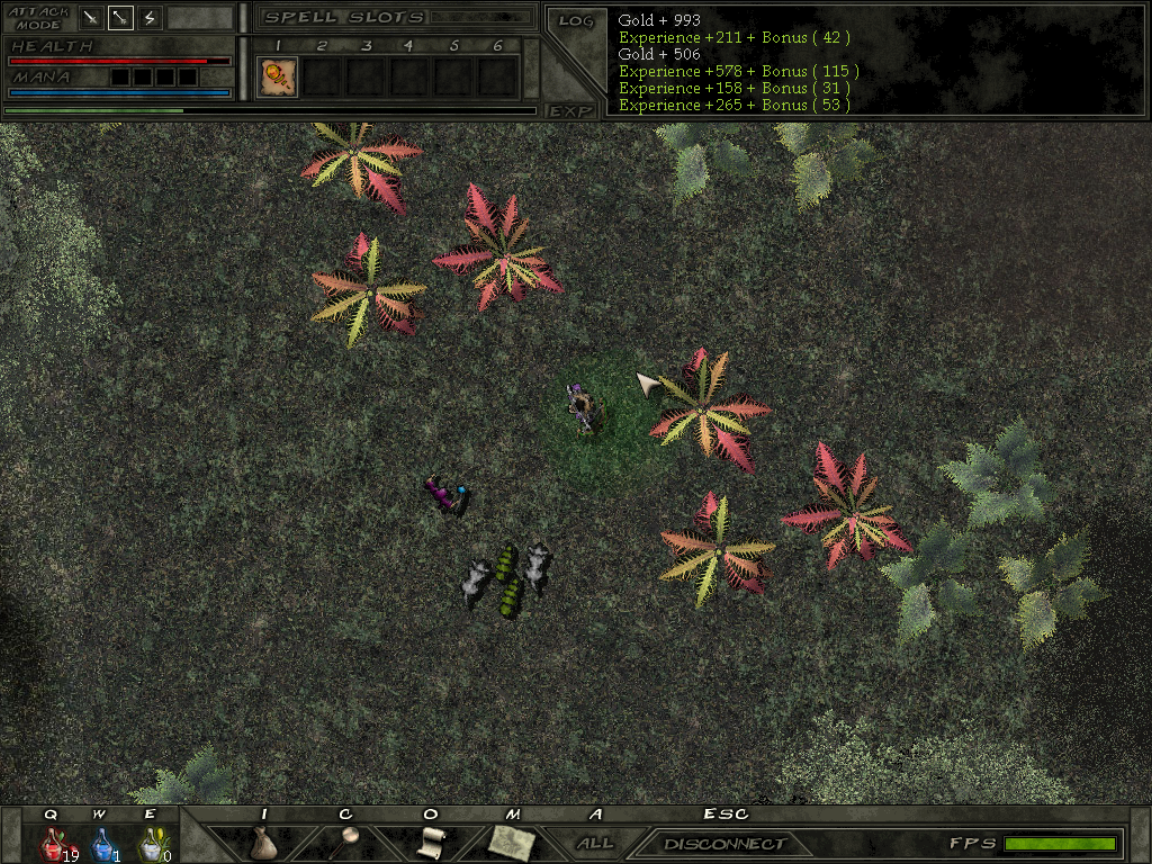Image resolution: width=1152 pixels, height=864 pixels.
Task: Open the LOG panel
Action: 576,21
